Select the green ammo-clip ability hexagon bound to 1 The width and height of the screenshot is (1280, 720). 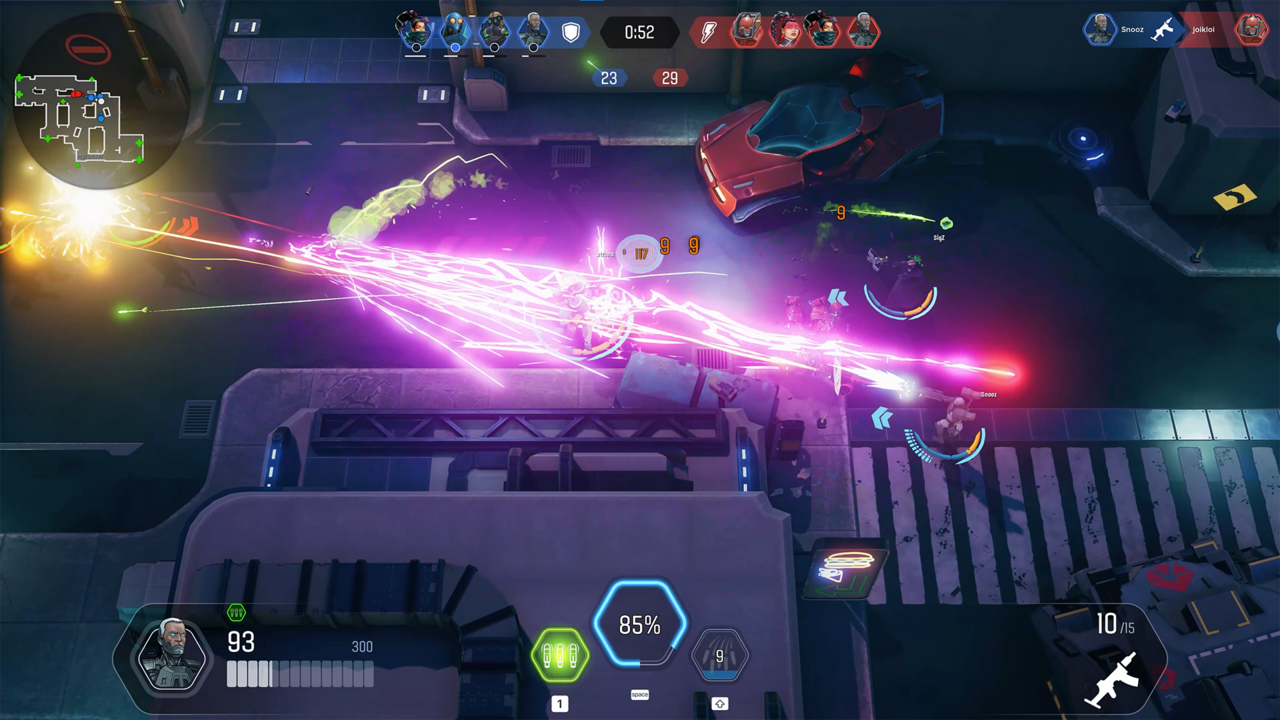tap(560, 657)
